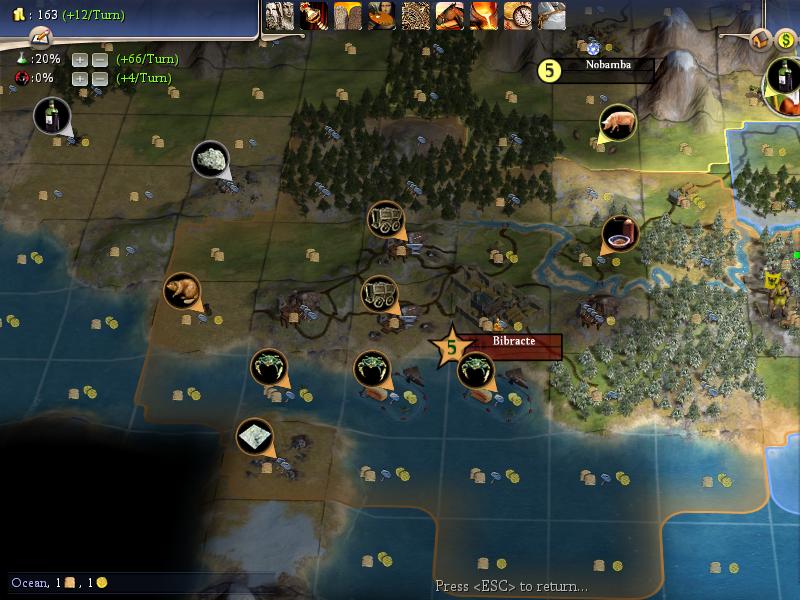
Task: Open the domestic advisor house button
Action: (x=760, y=39)
